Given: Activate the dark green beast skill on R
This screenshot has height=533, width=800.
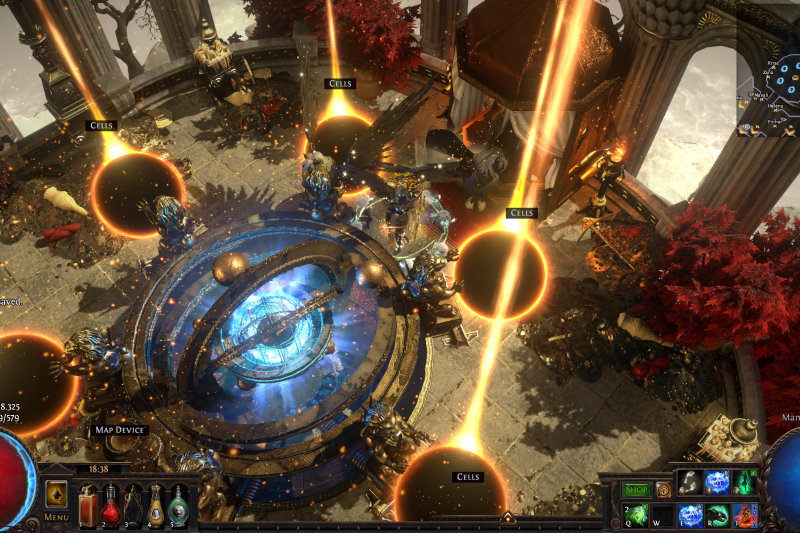Looking at the screenshot, I should coord(718,514).
